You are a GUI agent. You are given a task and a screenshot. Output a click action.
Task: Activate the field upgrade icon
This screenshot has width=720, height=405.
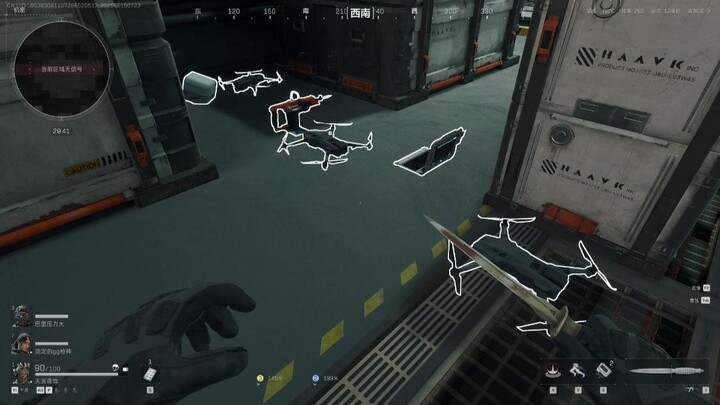(551, 370)
